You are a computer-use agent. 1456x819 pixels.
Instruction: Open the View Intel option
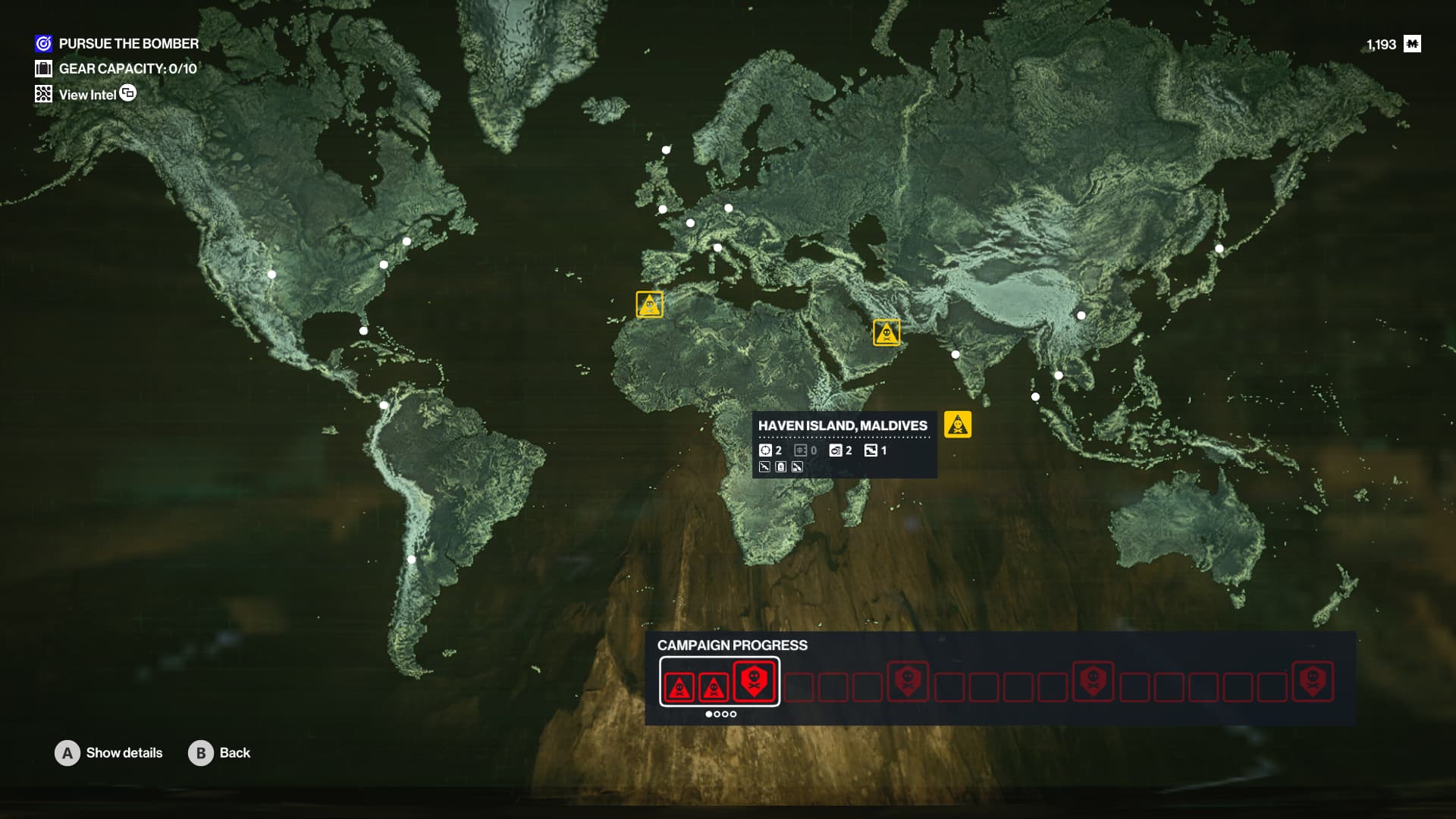click(x=86, y=95)
